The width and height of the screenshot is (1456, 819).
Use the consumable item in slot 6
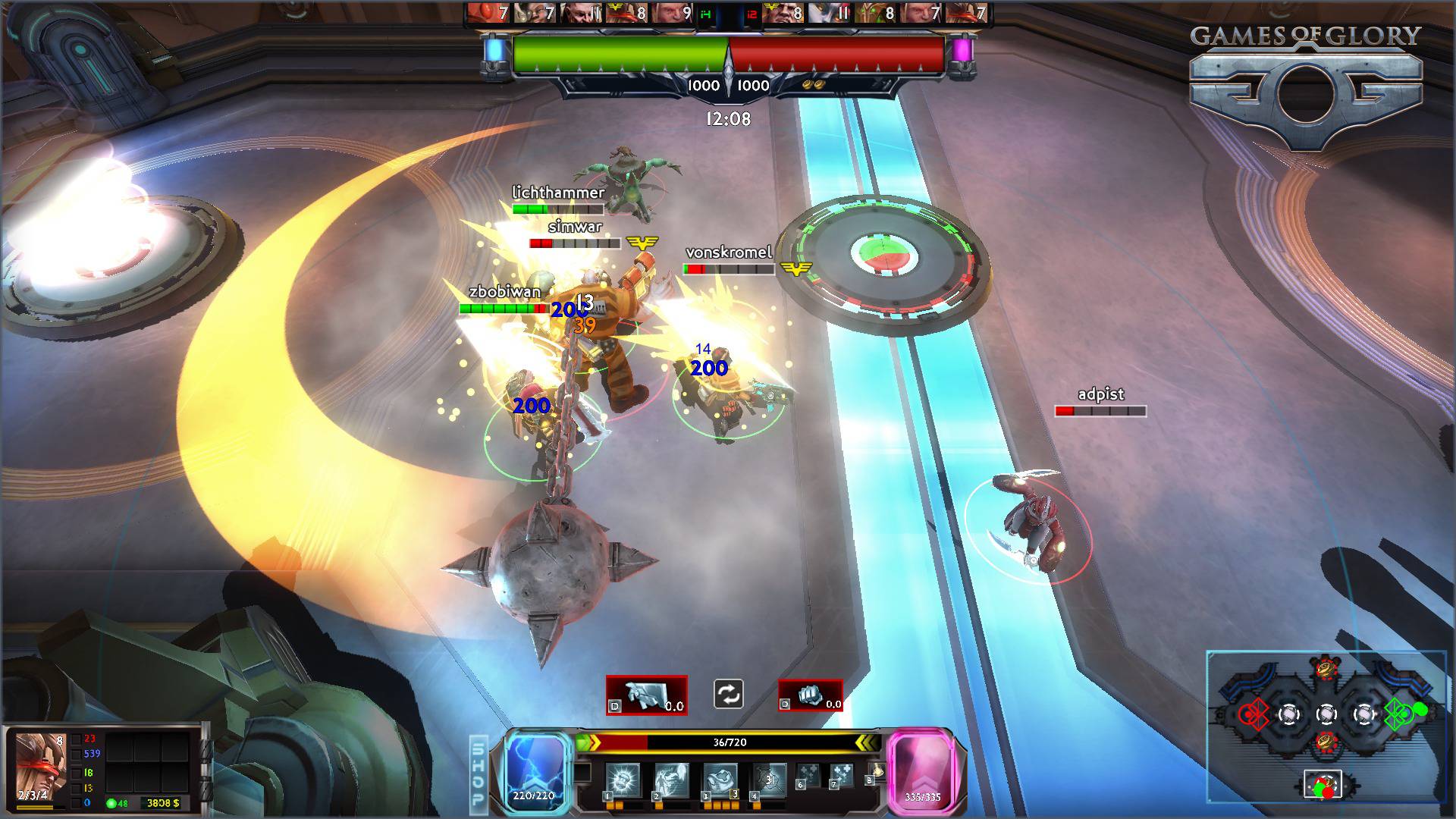(x=810, y=776)
